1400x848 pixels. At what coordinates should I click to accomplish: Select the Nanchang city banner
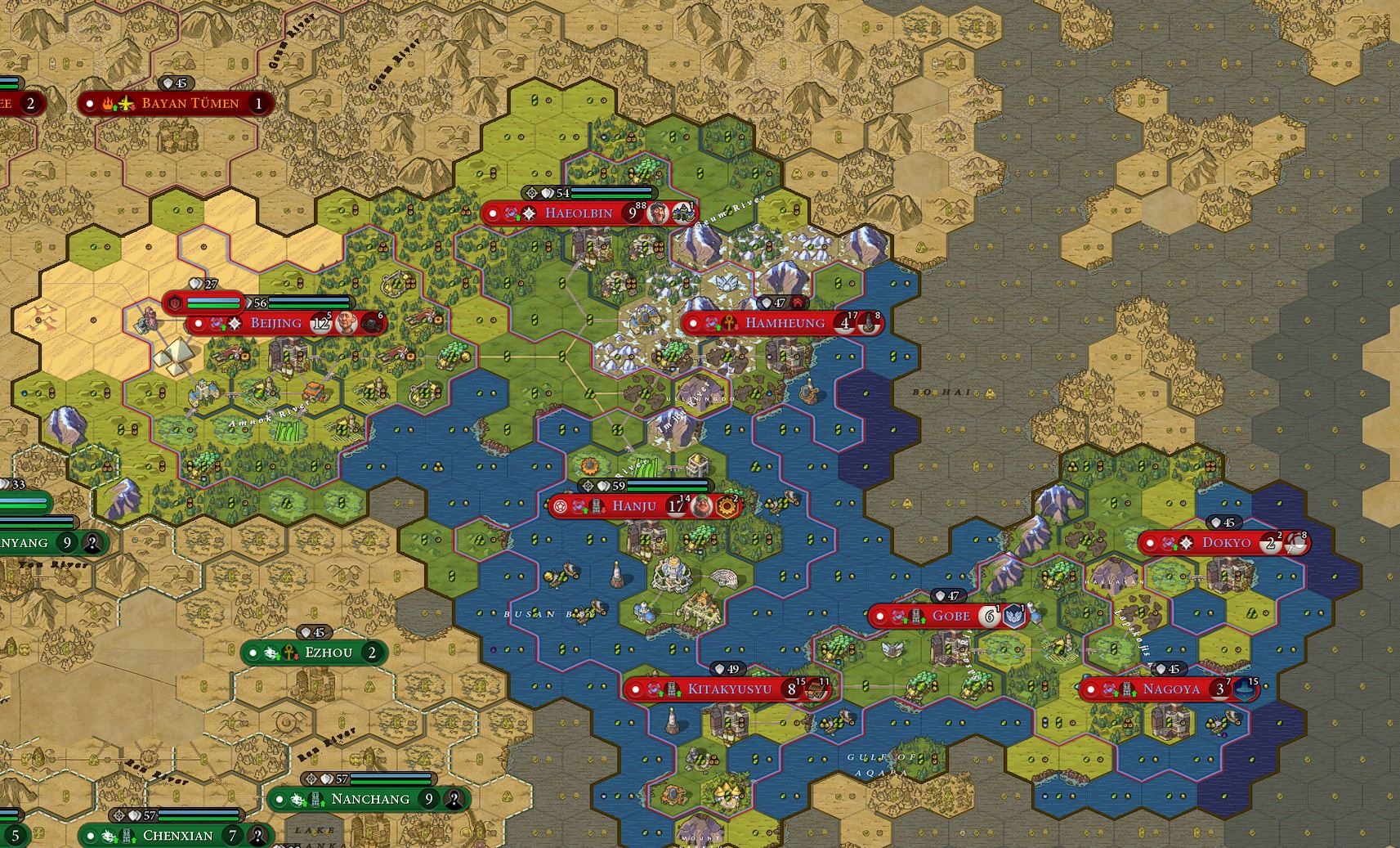pos(370,799)
